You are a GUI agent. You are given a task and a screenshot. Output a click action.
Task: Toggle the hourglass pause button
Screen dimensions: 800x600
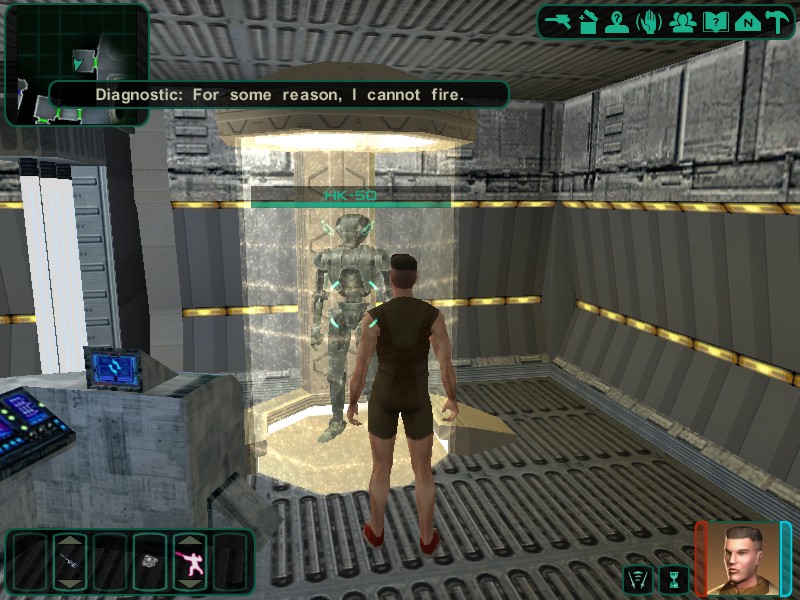click(674, 578)
